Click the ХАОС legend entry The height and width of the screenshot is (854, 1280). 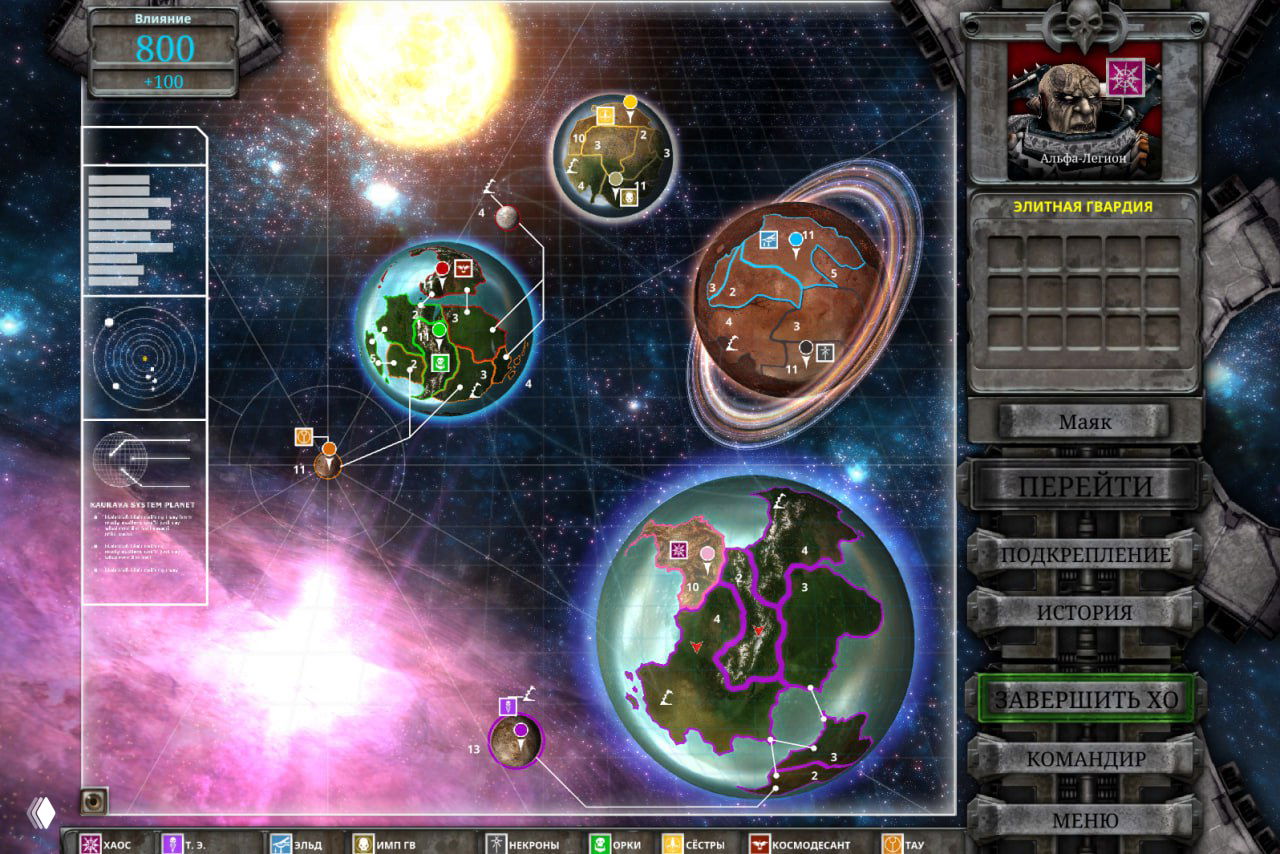click(x=106, y=843)
